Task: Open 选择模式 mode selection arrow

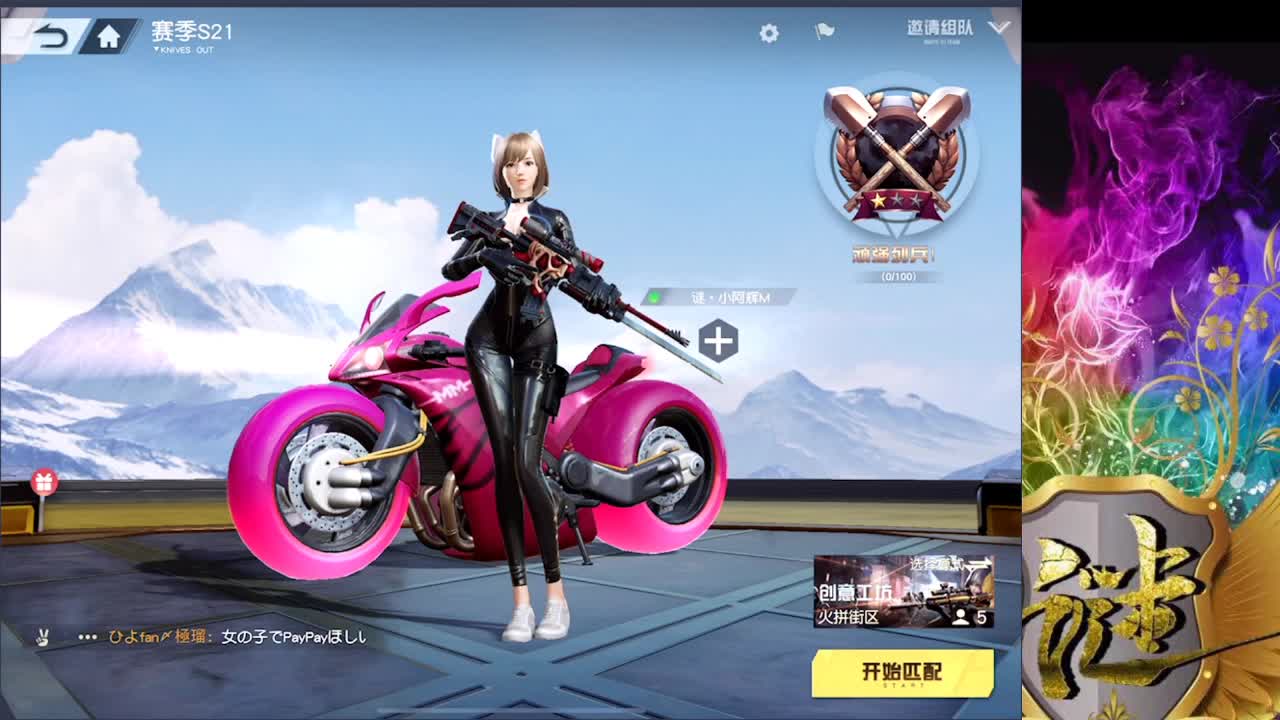Action: pyautogui.click(x=952, y=563)
